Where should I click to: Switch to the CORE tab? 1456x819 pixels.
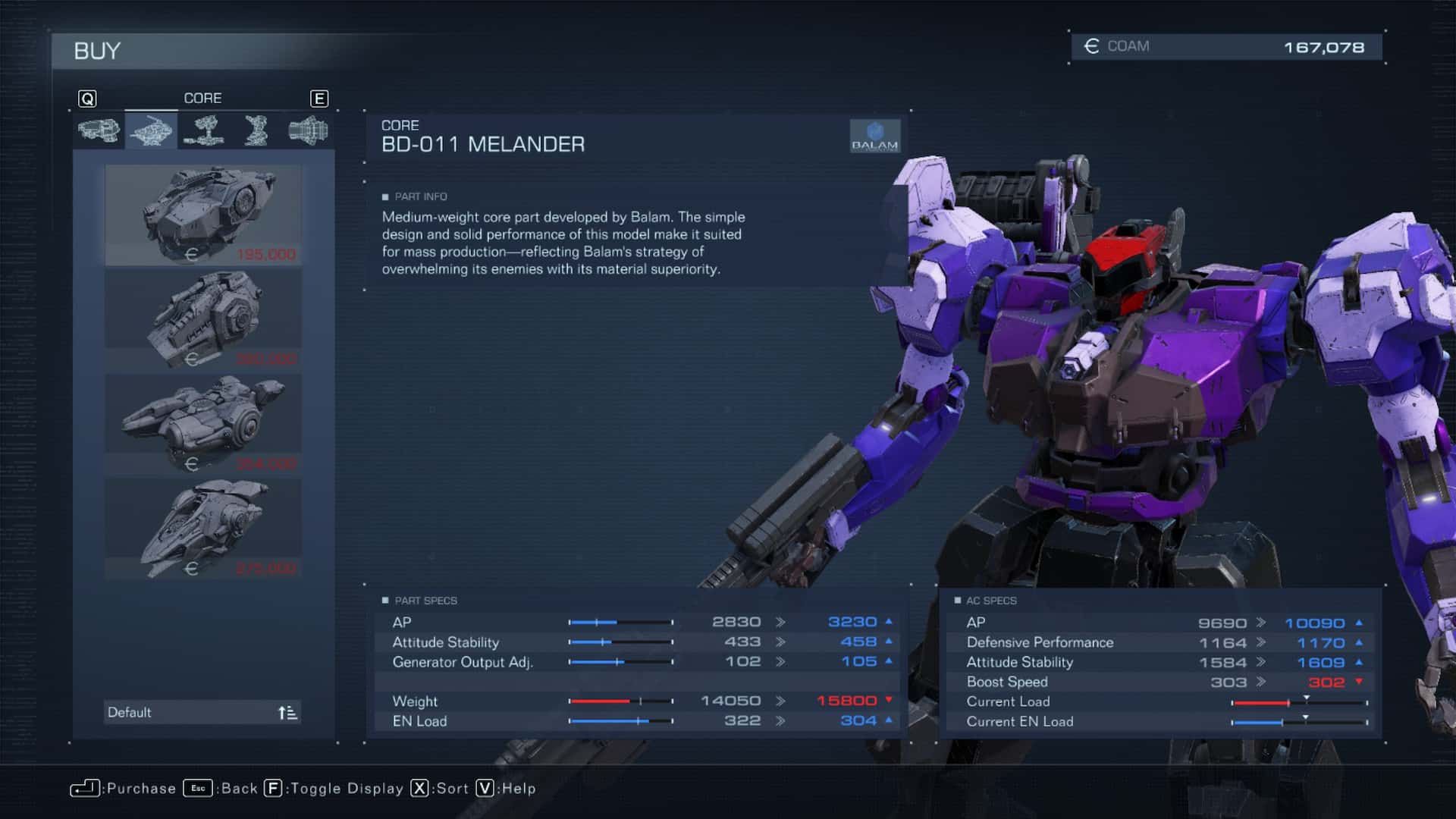coord(202,98)
